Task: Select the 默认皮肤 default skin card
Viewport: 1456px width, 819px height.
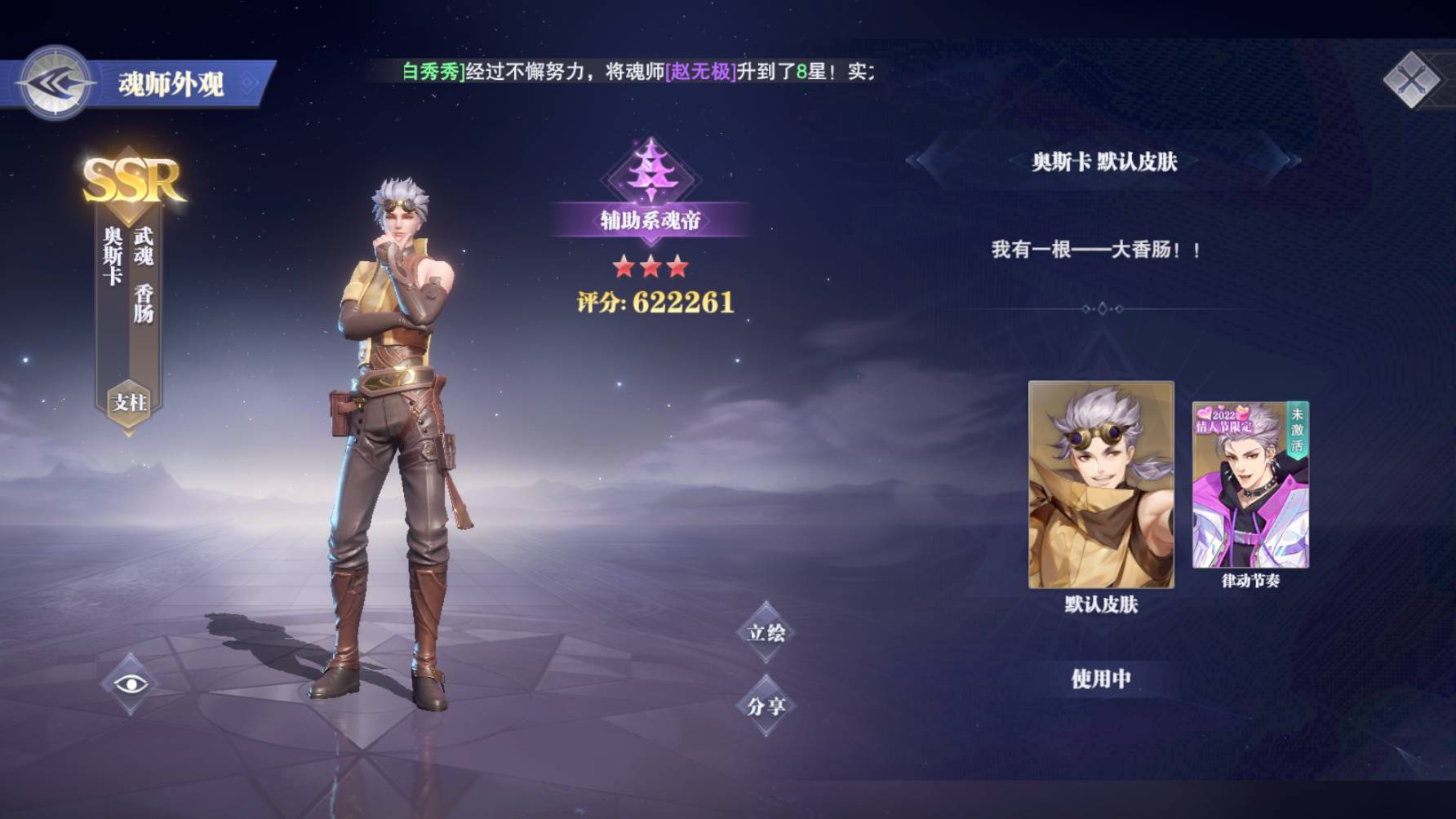Action: point(1101,485)
